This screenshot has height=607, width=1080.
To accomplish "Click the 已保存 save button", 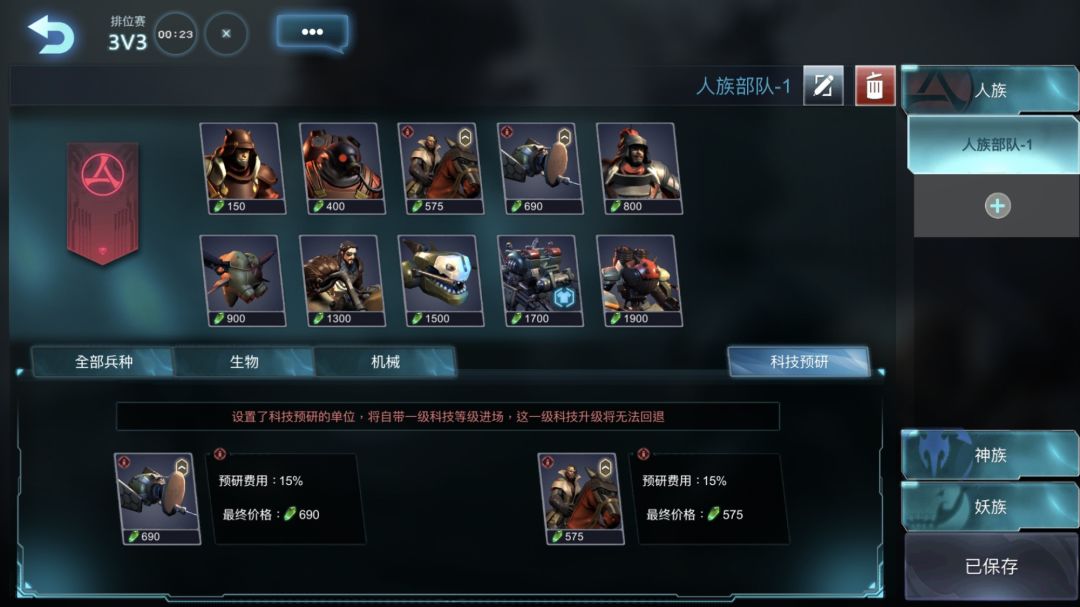I will 990,566.
